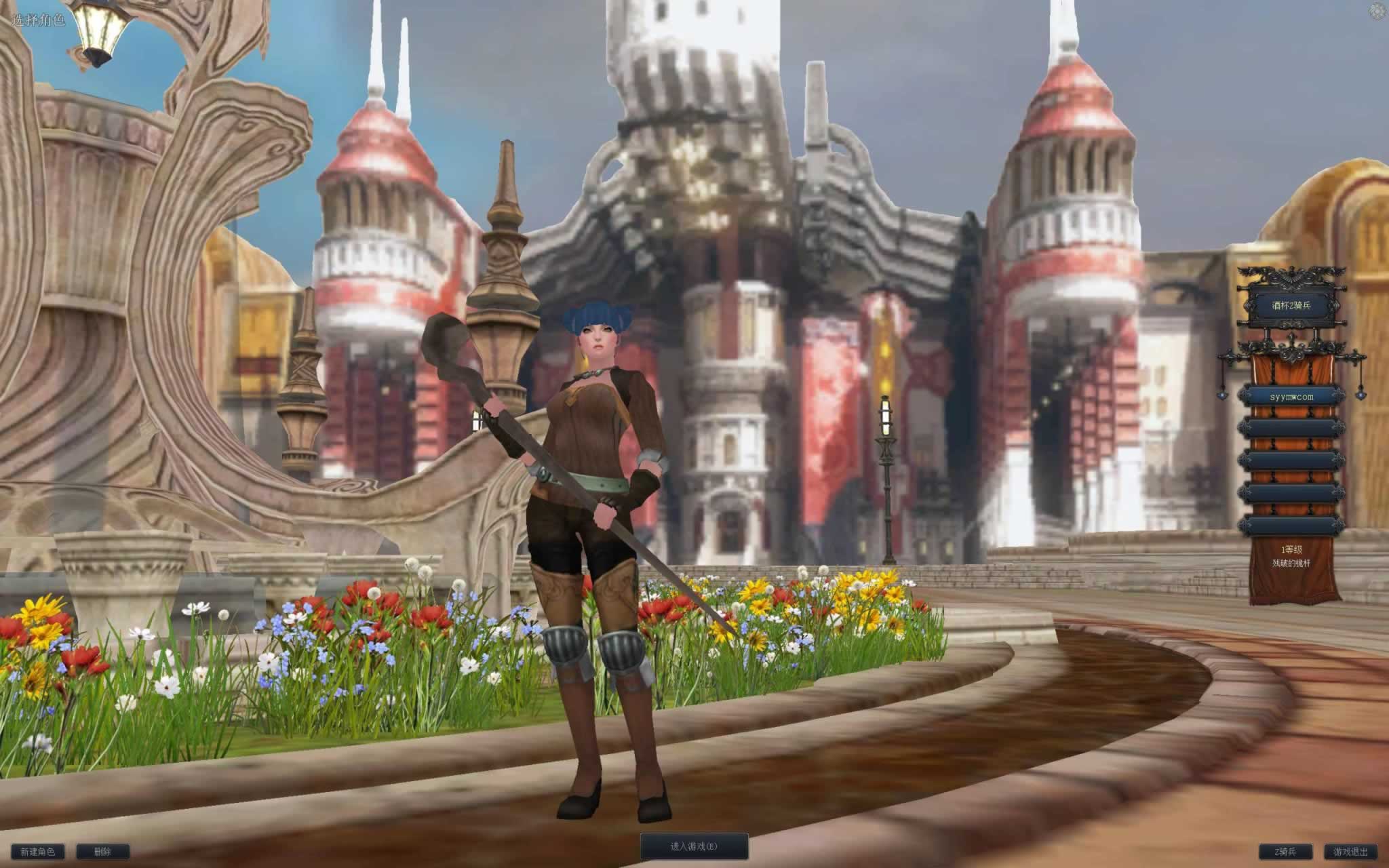
Task: Open the ornate emblem icon in the corner
Action: point(1377,11)
